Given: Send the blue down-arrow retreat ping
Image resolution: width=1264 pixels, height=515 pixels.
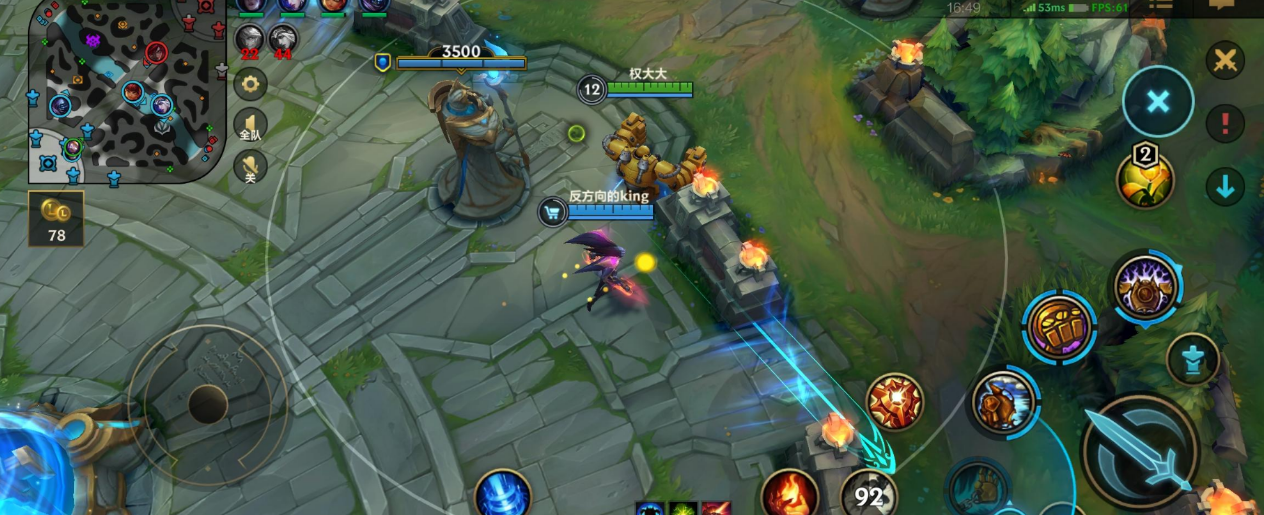Looking at the screenshot, I should [x=1224, y=185].
